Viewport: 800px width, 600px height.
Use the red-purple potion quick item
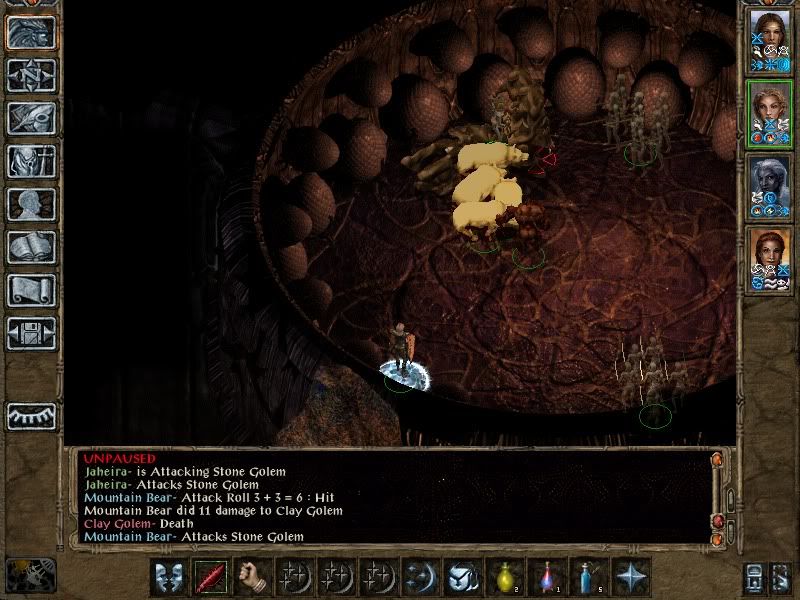coord(547,577)
